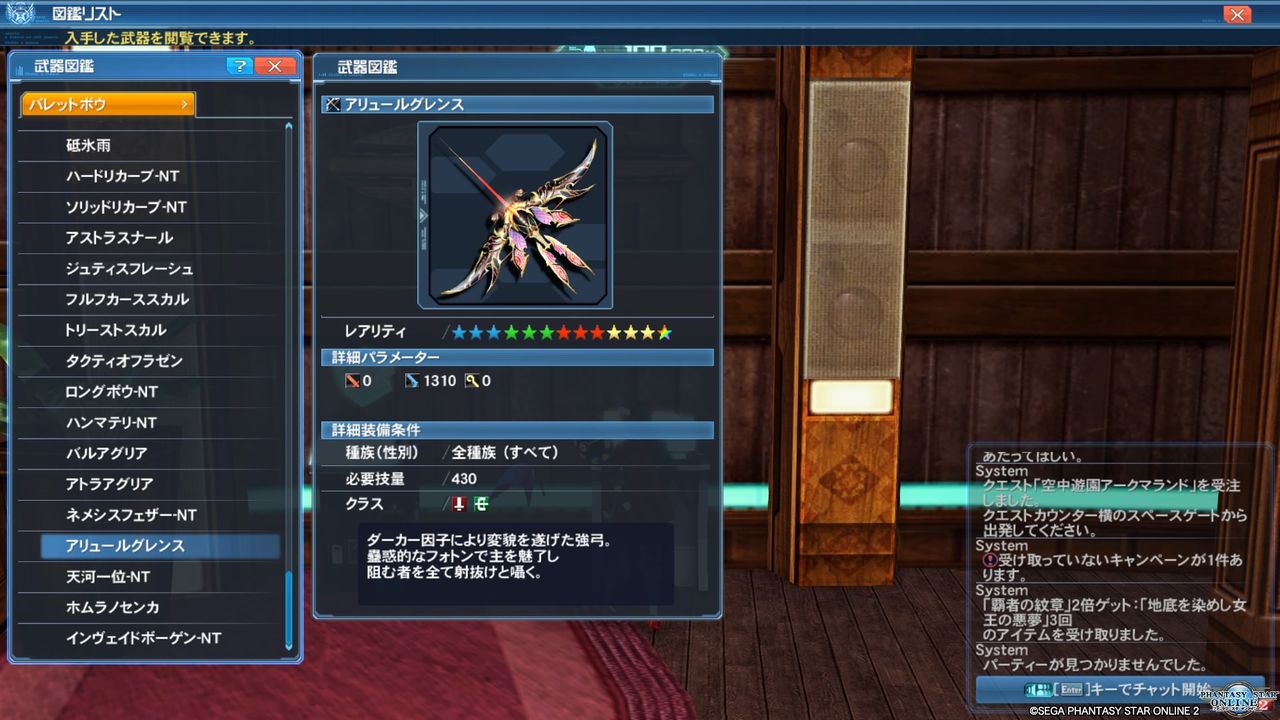Click the technique power icon showing 0
Image resolution: width=1280 pixels, height=720 pixels.
tap(469, 380)
